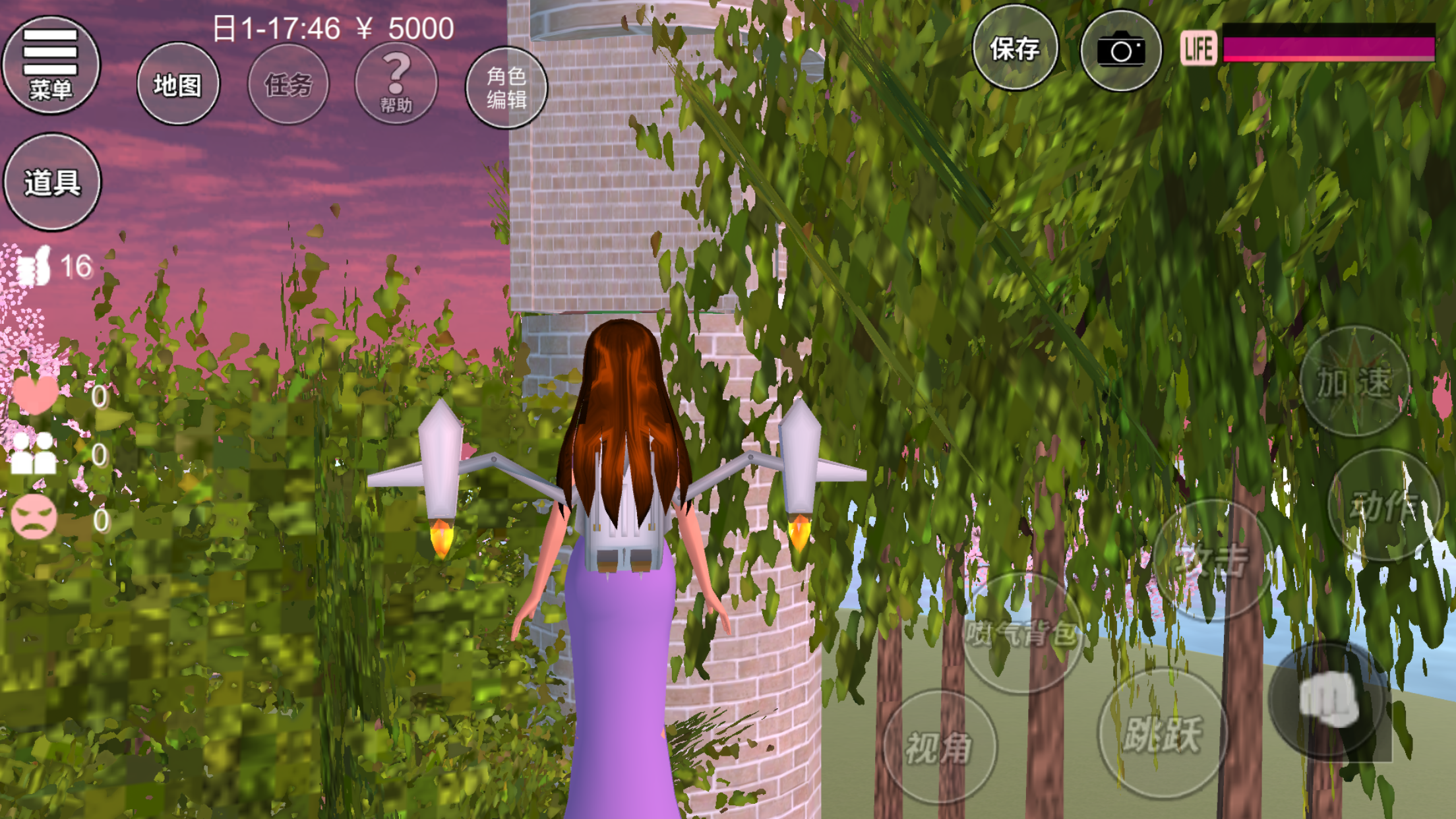Viewport: 1456px width, 819px height.
Task: Switch camera with the 视角 button
Action: click(938, 747)
